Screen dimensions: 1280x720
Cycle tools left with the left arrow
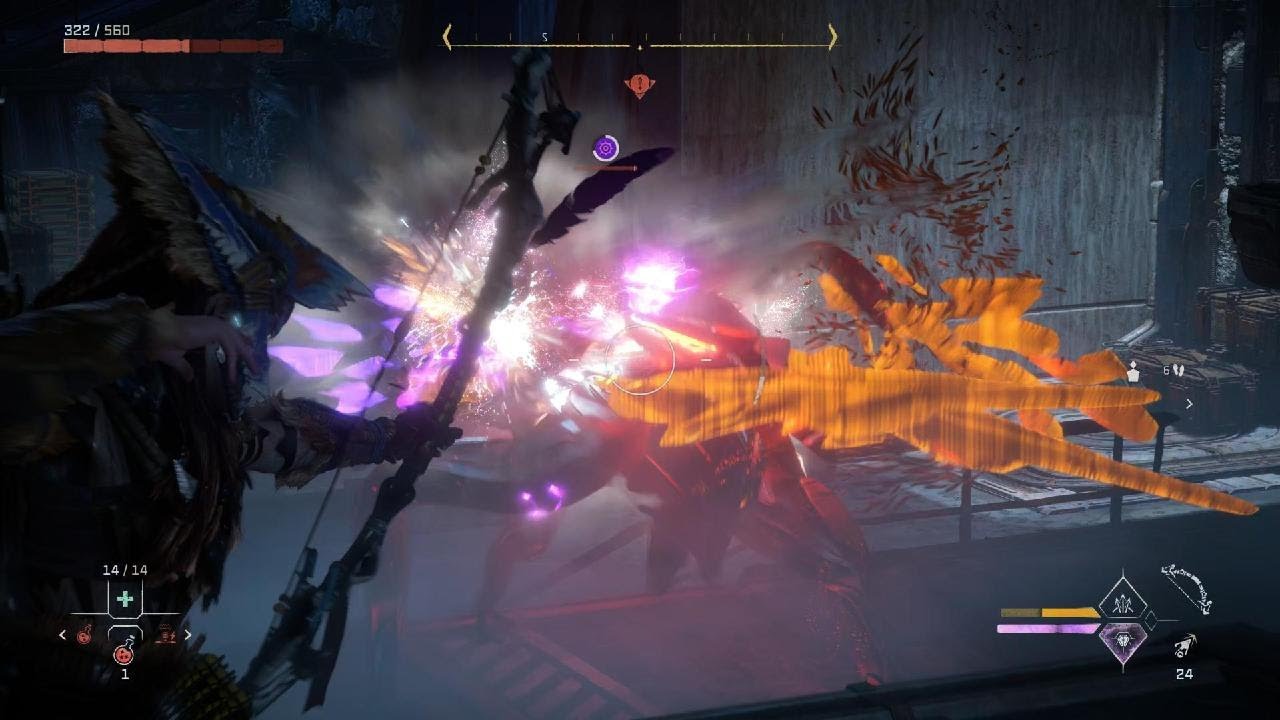point(63,634)
